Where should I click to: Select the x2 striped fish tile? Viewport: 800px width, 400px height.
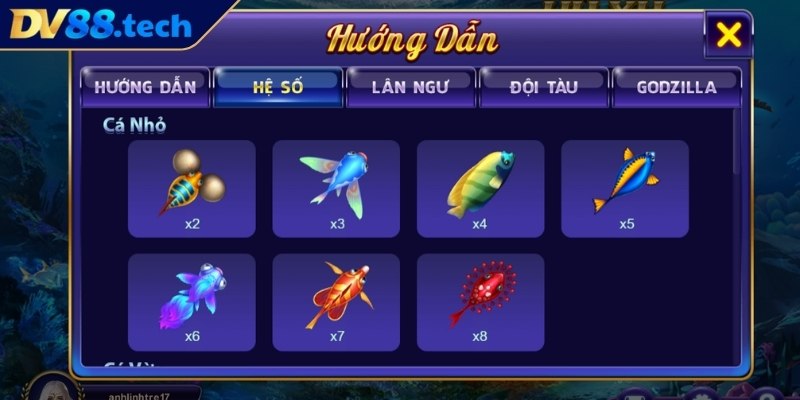pos(192,188)
